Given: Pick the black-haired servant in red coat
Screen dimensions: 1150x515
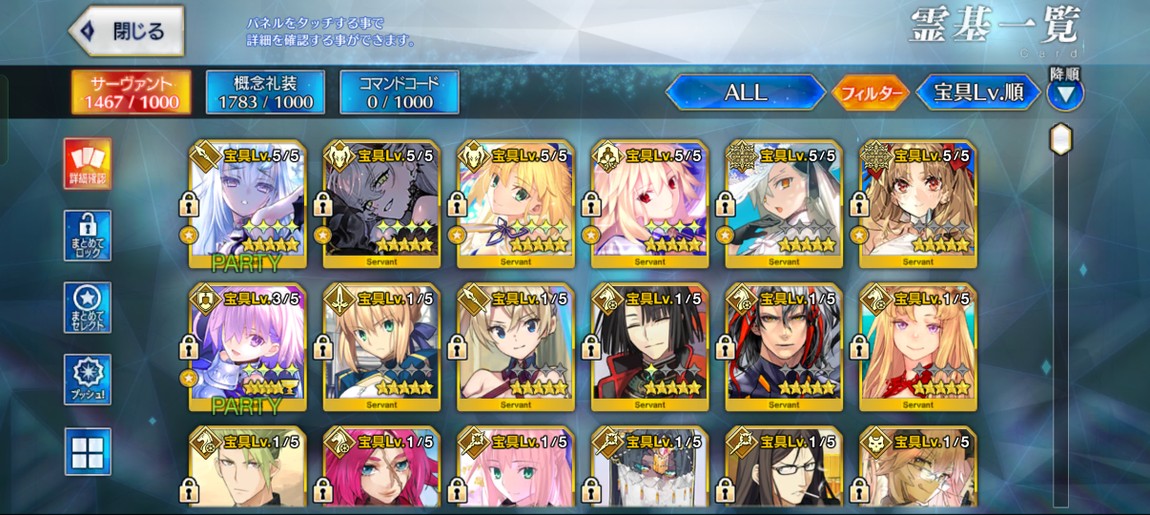Looking at the screenshot, I should coord(649,346).
